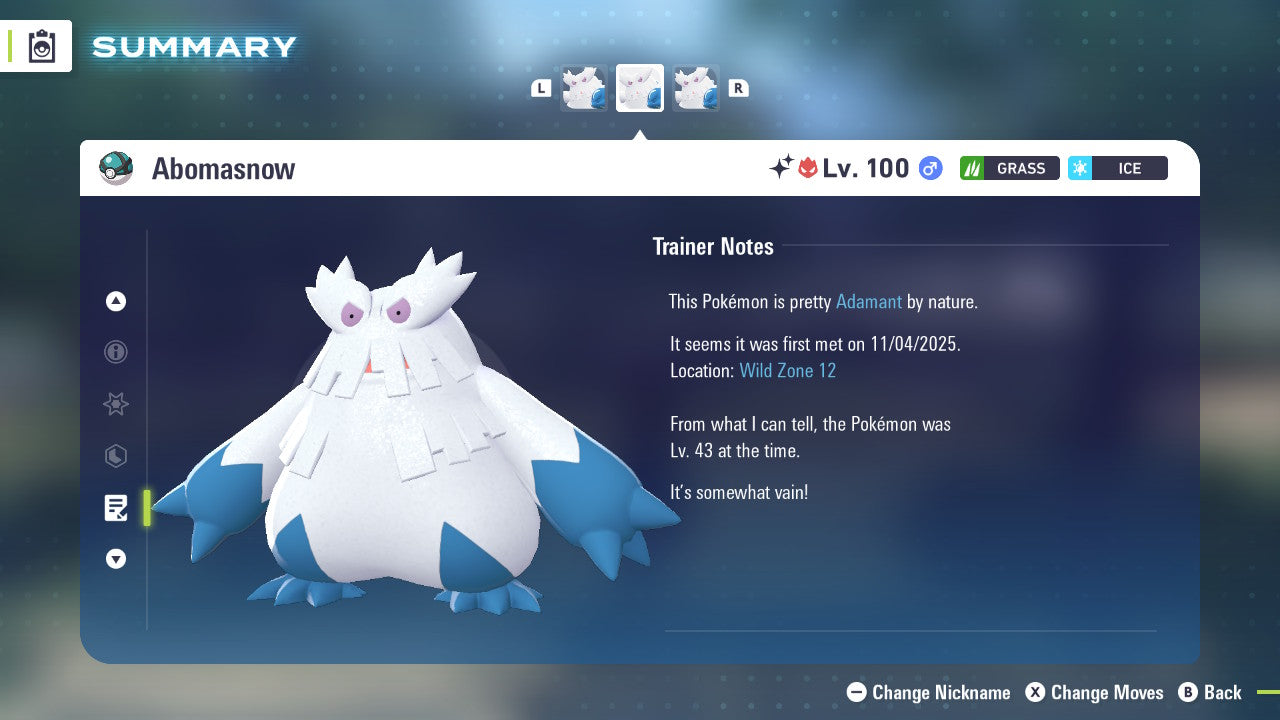Click the red mark icon next to Lv. 100

[807, 168]
